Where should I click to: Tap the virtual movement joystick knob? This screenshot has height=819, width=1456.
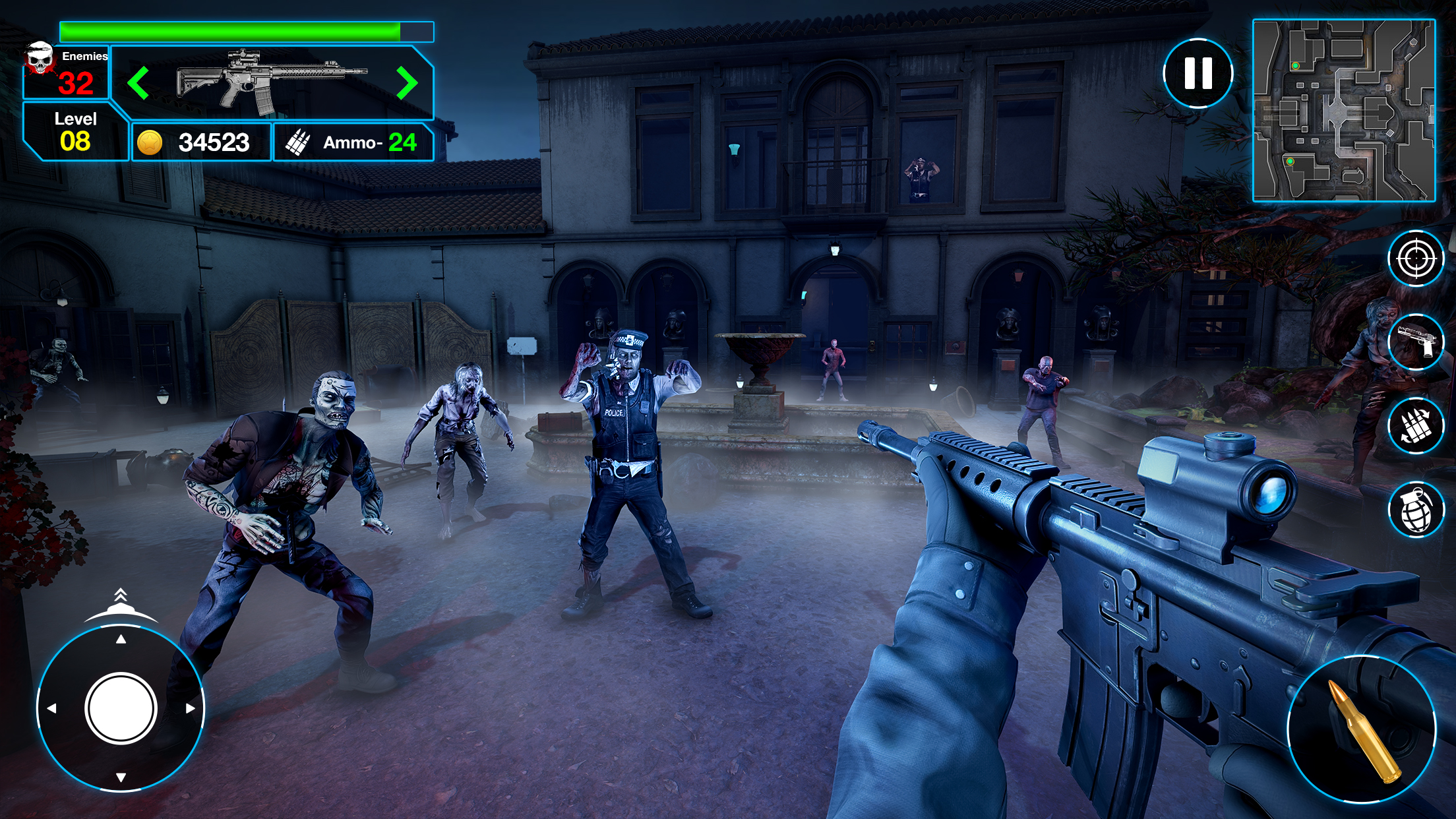pyautogui.click(x=121, y=708)
